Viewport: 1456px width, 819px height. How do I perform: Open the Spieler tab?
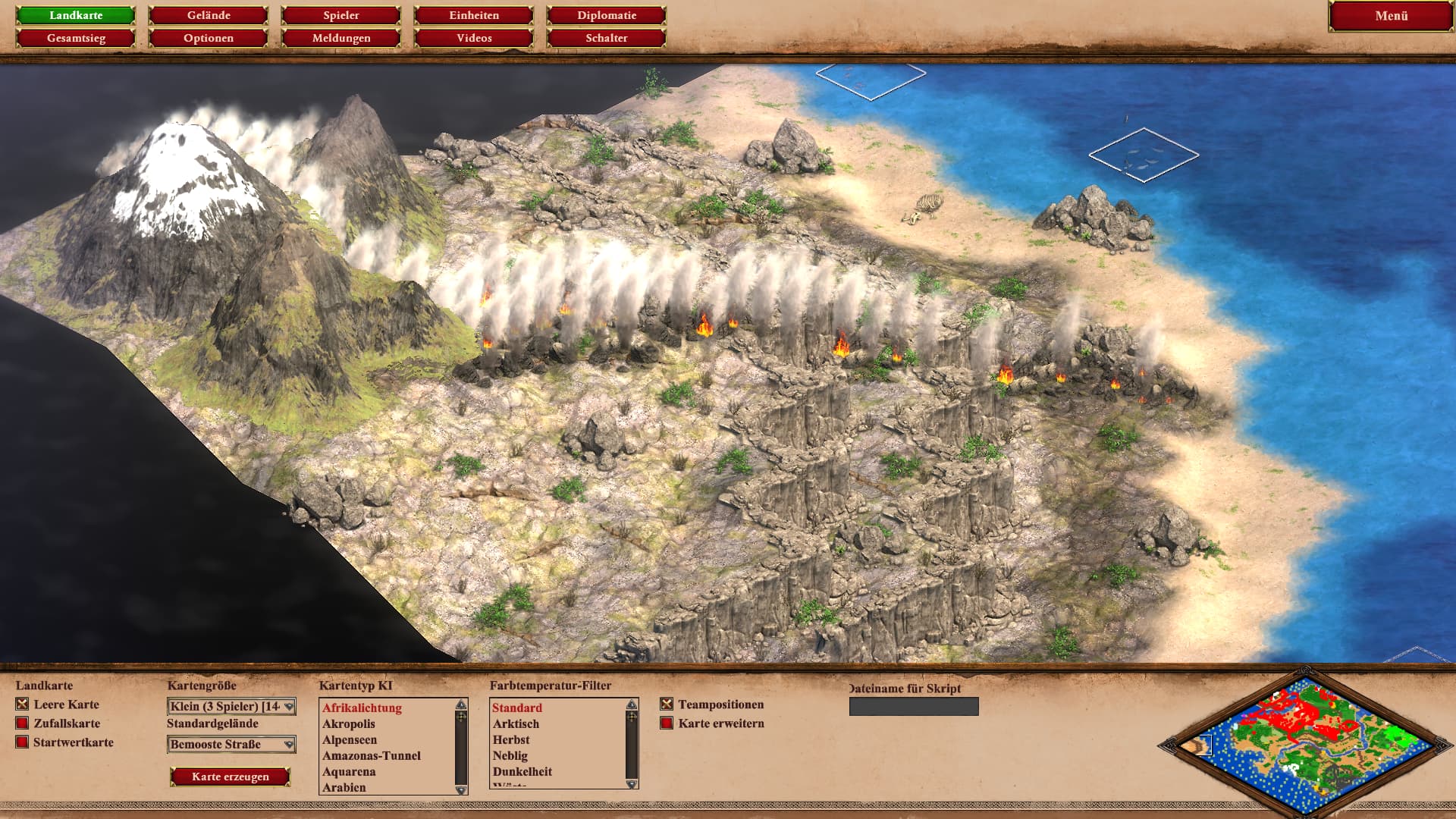341,15
